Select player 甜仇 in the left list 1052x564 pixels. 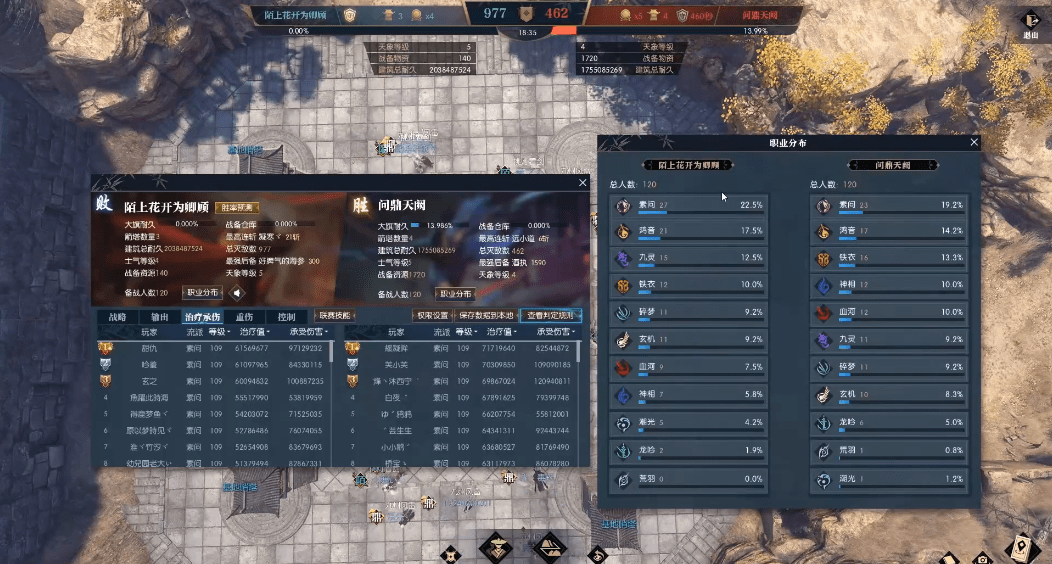point(150,348)
